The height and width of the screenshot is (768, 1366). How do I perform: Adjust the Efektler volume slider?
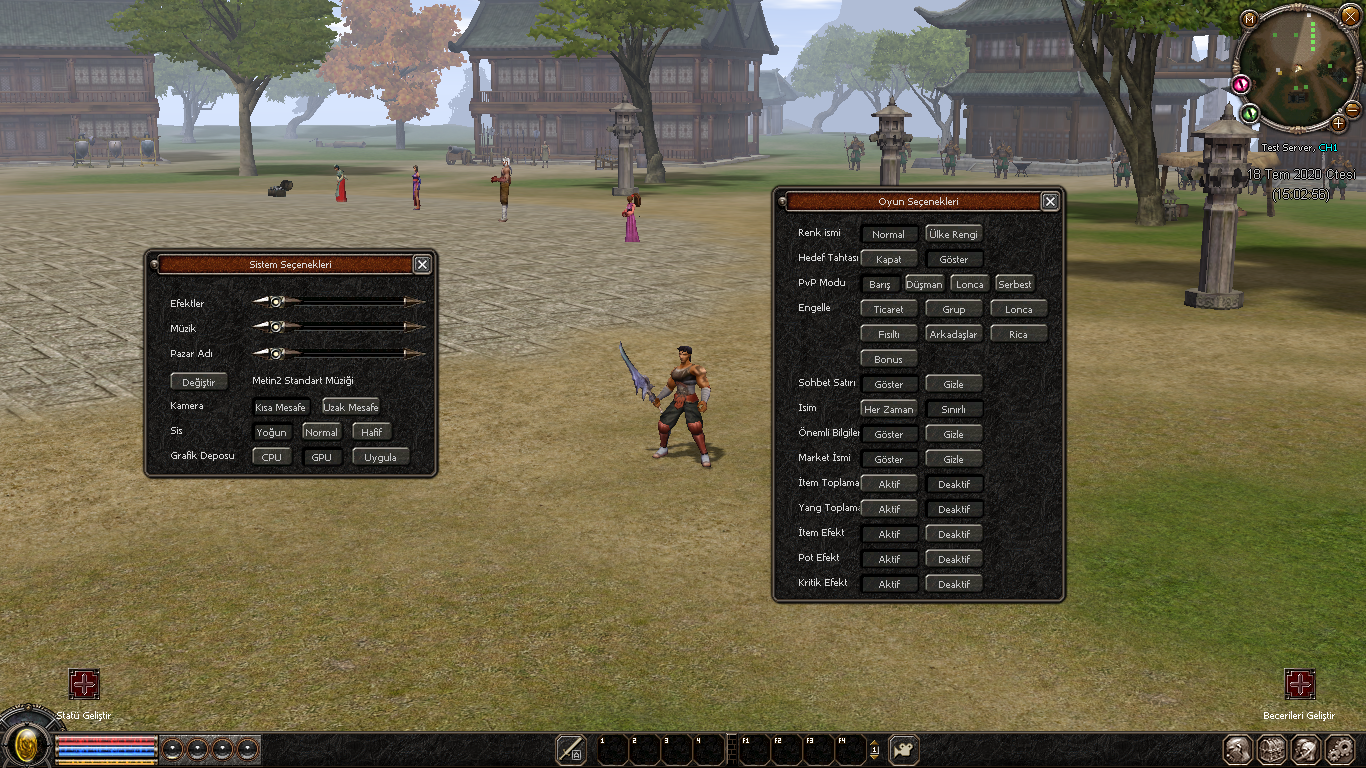tap(277, 300)
